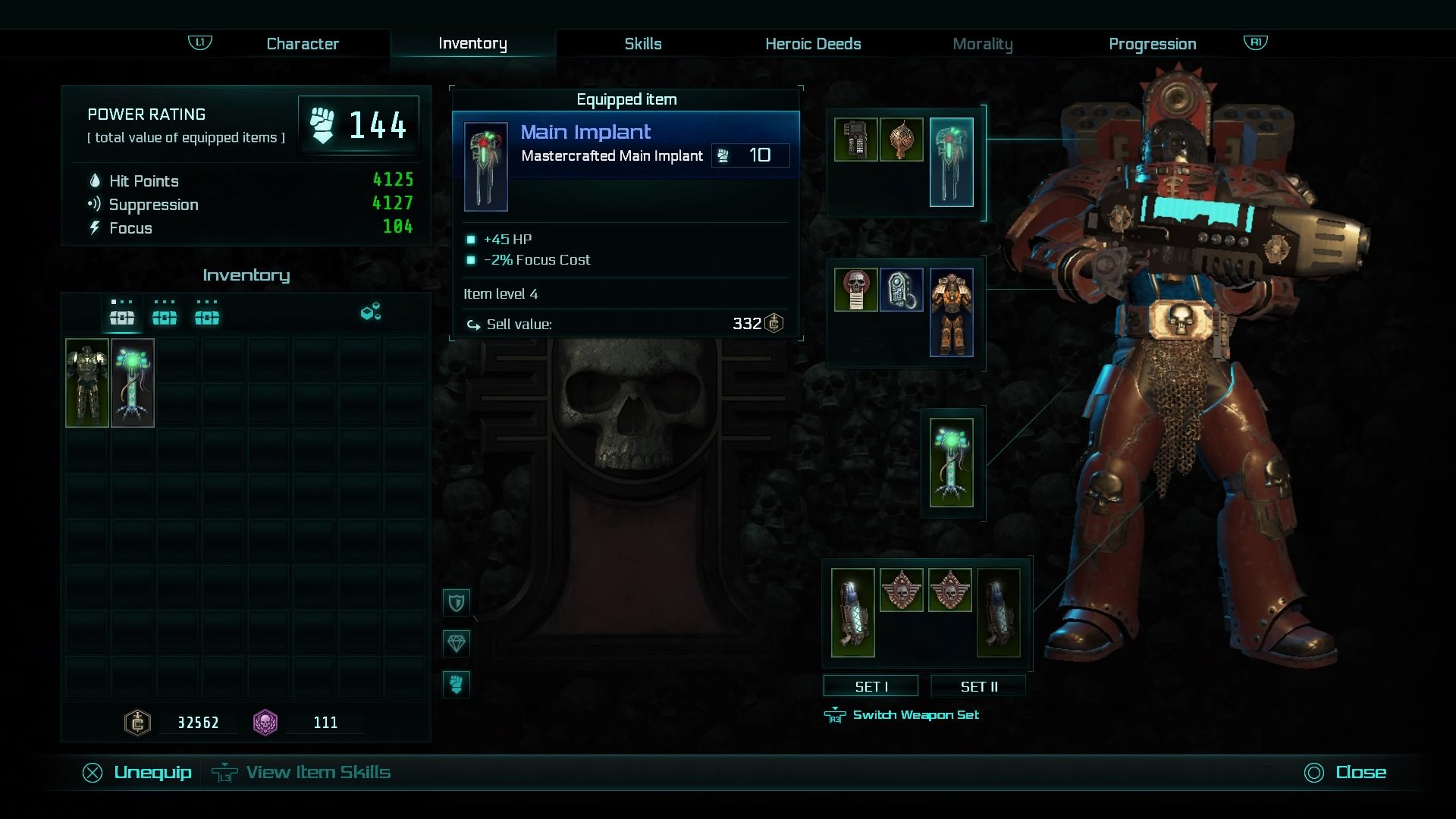Switch to the second inventory chest tab
Viewport: 1456px width, 819px height.
click(x=165, y=314)
